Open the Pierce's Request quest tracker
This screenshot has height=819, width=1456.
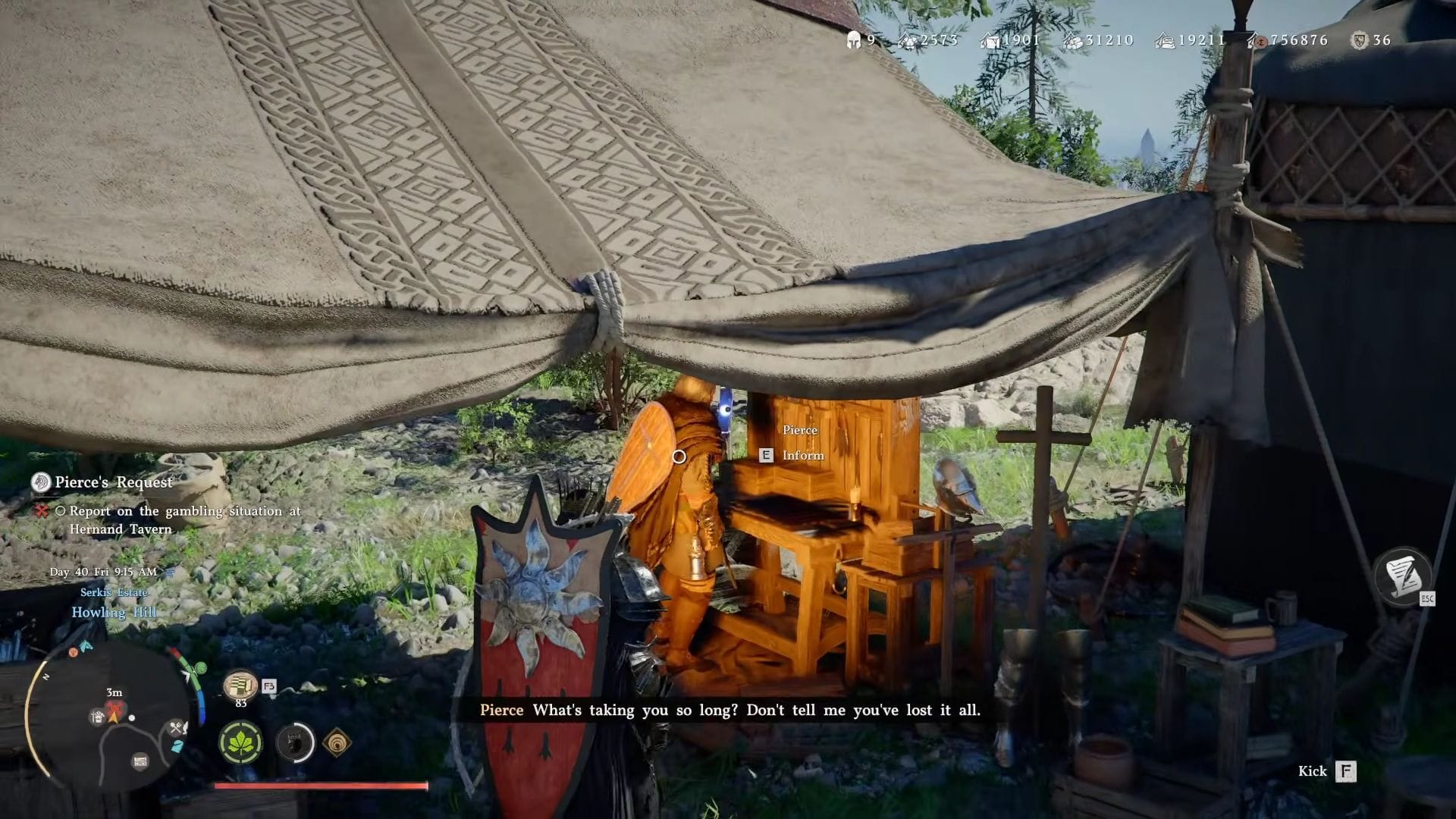tap(113, 482)
